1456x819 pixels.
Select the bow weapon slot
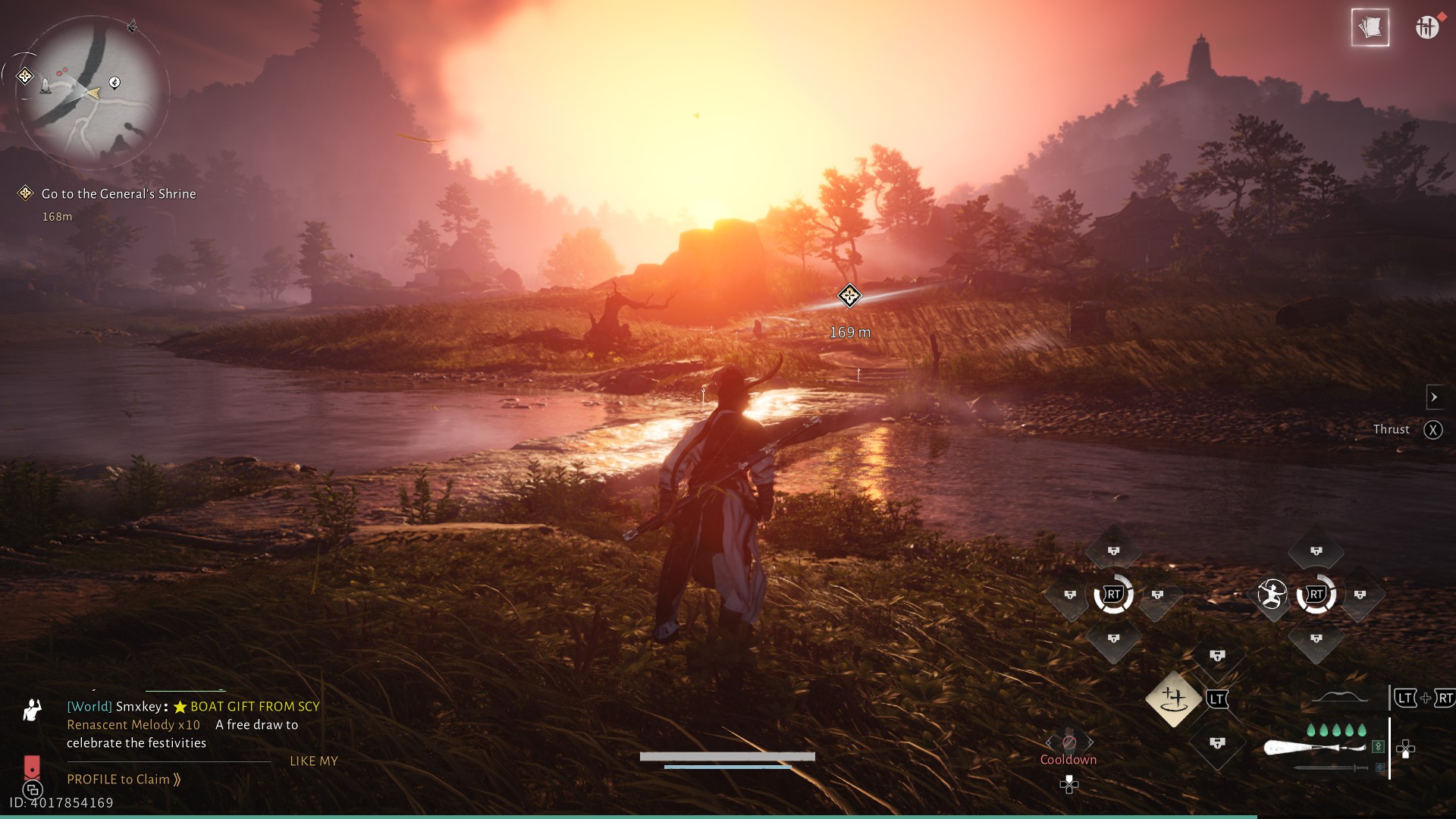click(1340, 698)
